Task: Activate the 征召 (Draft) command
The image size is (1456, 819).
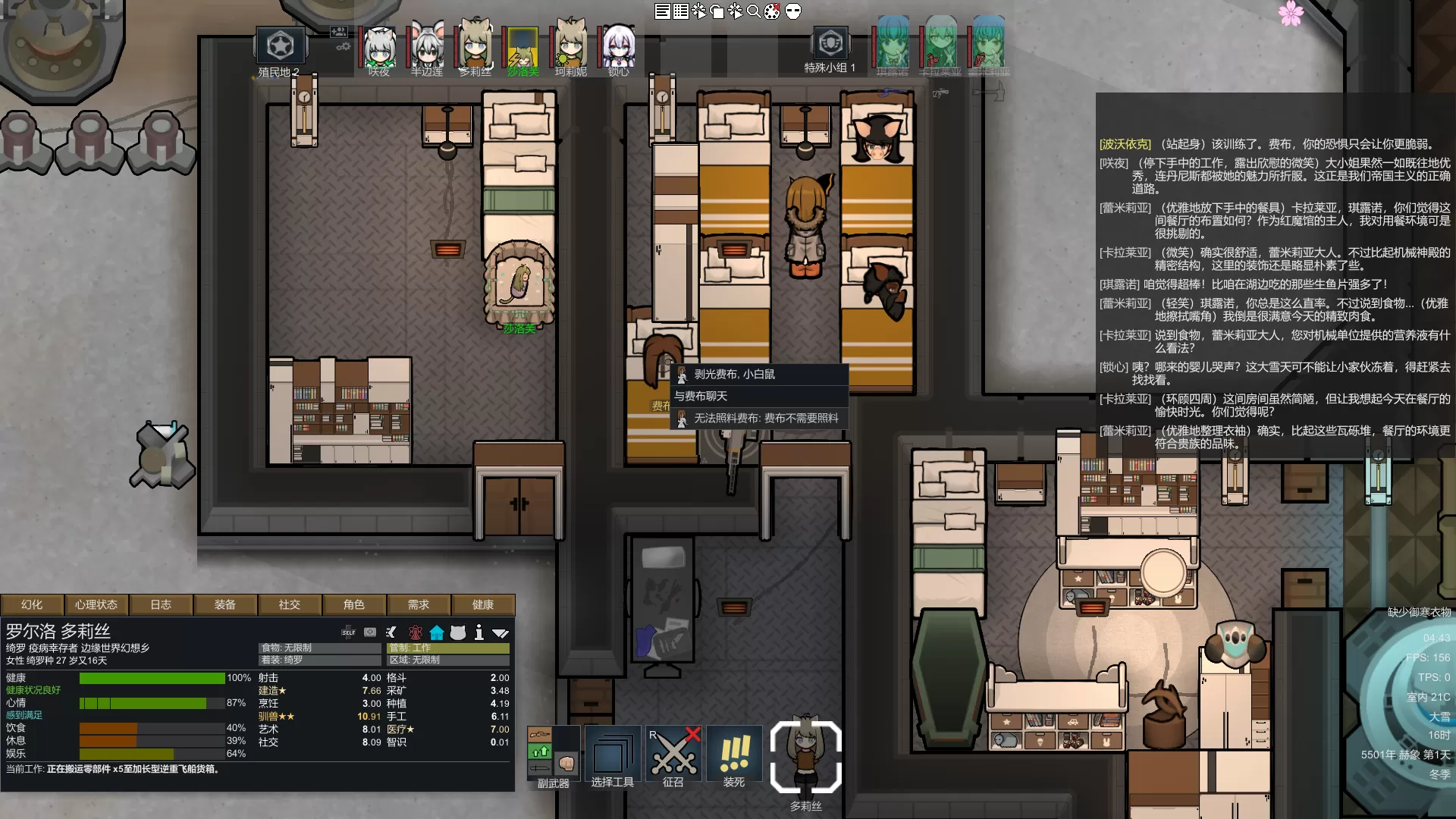Action: pos(673,756)
